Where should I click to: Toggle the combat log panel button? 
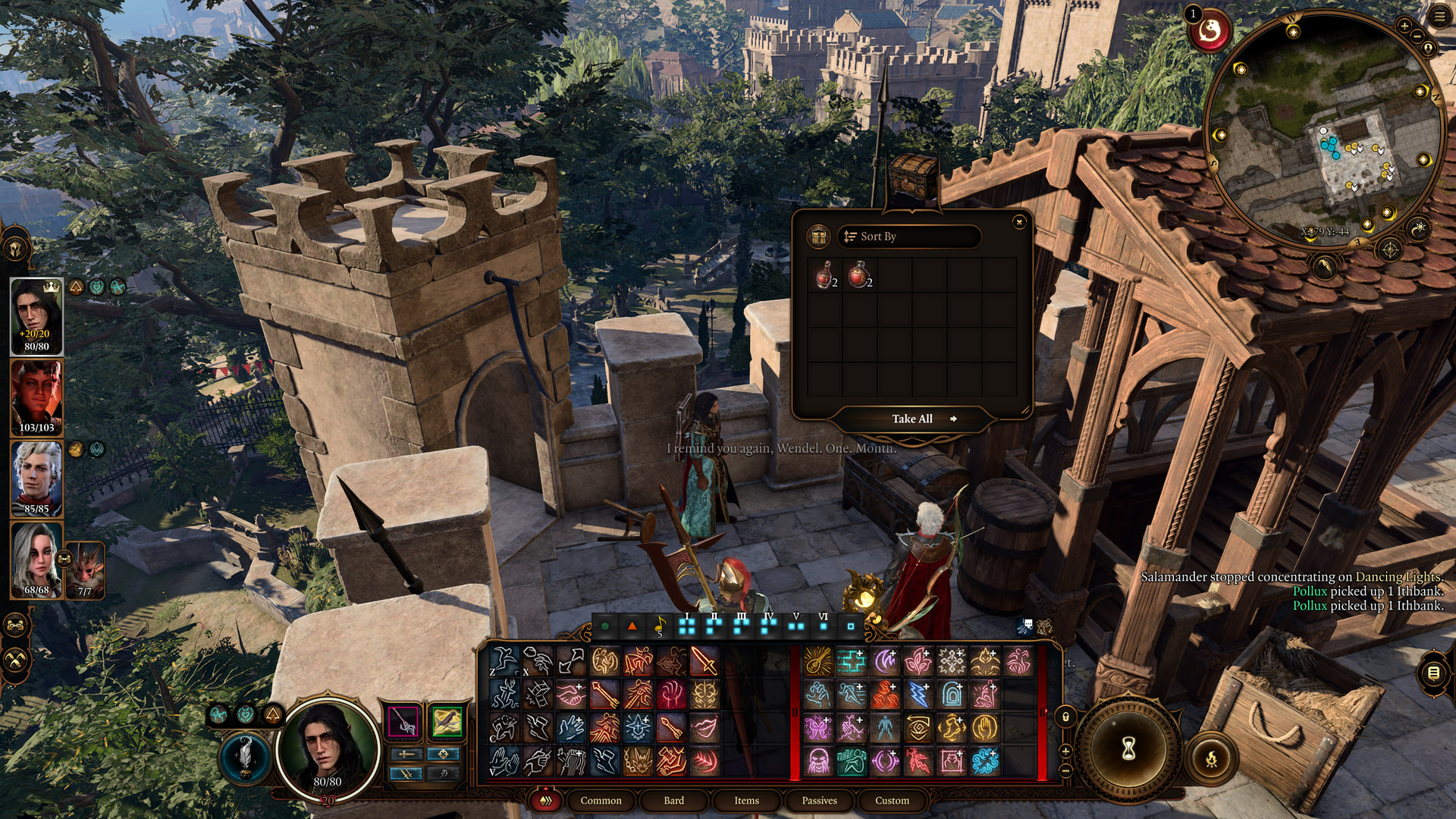pyautogui.click(x=1433, y=673)
